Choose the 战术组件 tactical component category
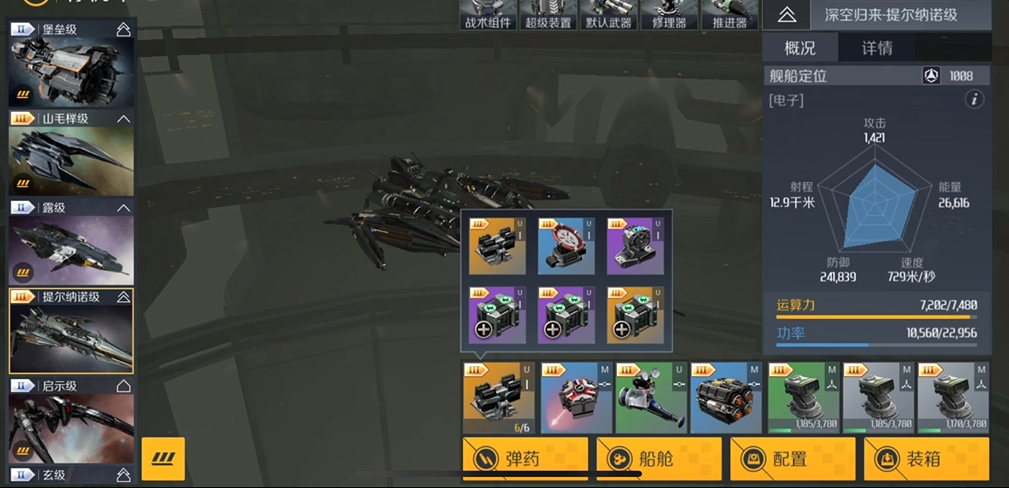This screenshot has height=488, width=1009. tap(488, 15)
